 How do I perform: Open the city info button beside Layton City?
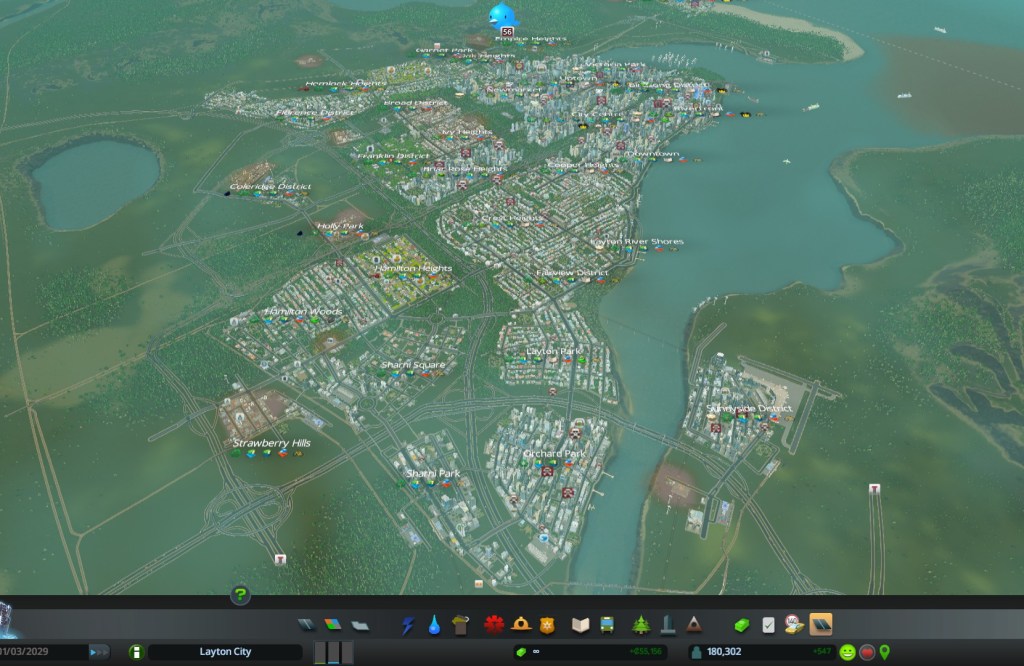[136, 652]
